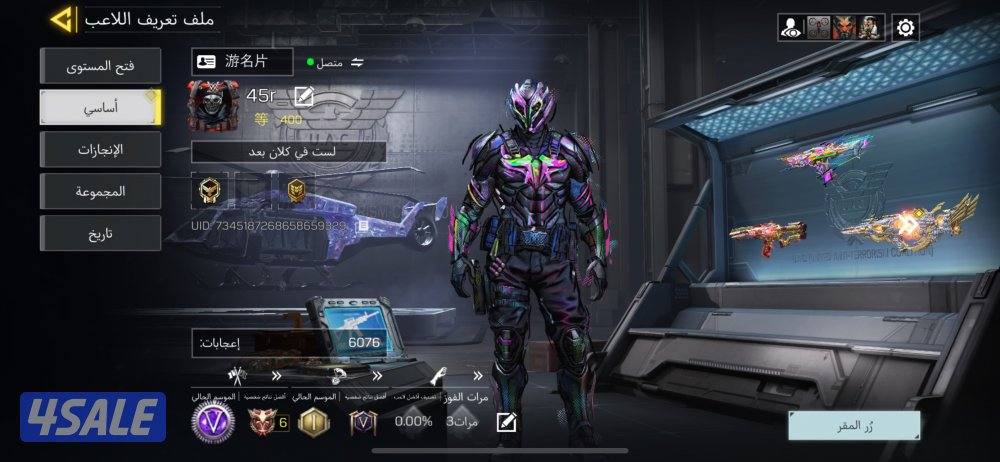Show the تاريخ tab
Image resolution: width=1000 pixels, height=462 pixels.
pyautogui.click(x=100, y=233)
